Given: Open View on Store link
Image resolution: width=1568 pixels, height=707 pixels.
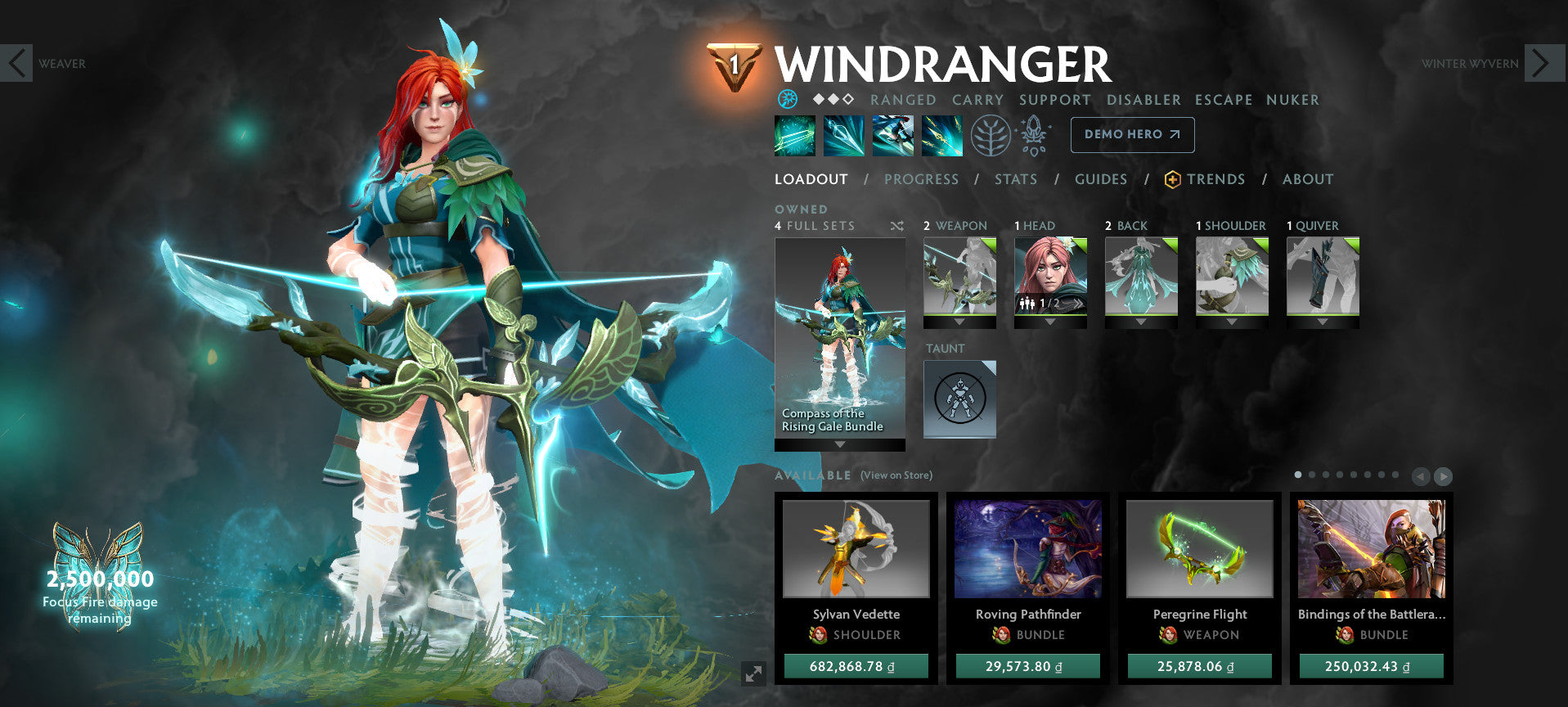Looking at the screenshot, I should (x=896, y=475).
